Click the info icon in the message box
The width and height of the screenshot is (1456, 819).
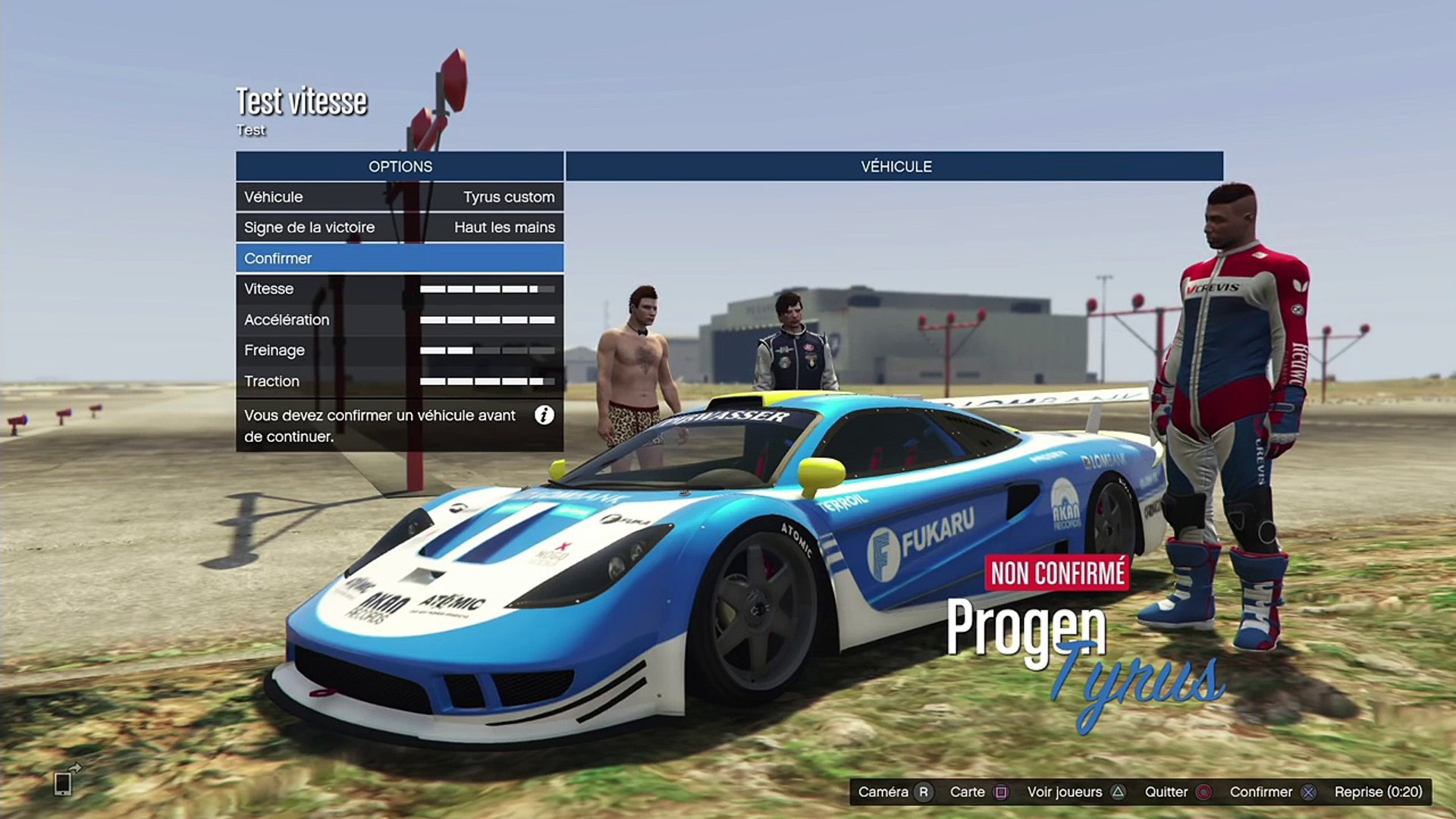coord(544,416)
